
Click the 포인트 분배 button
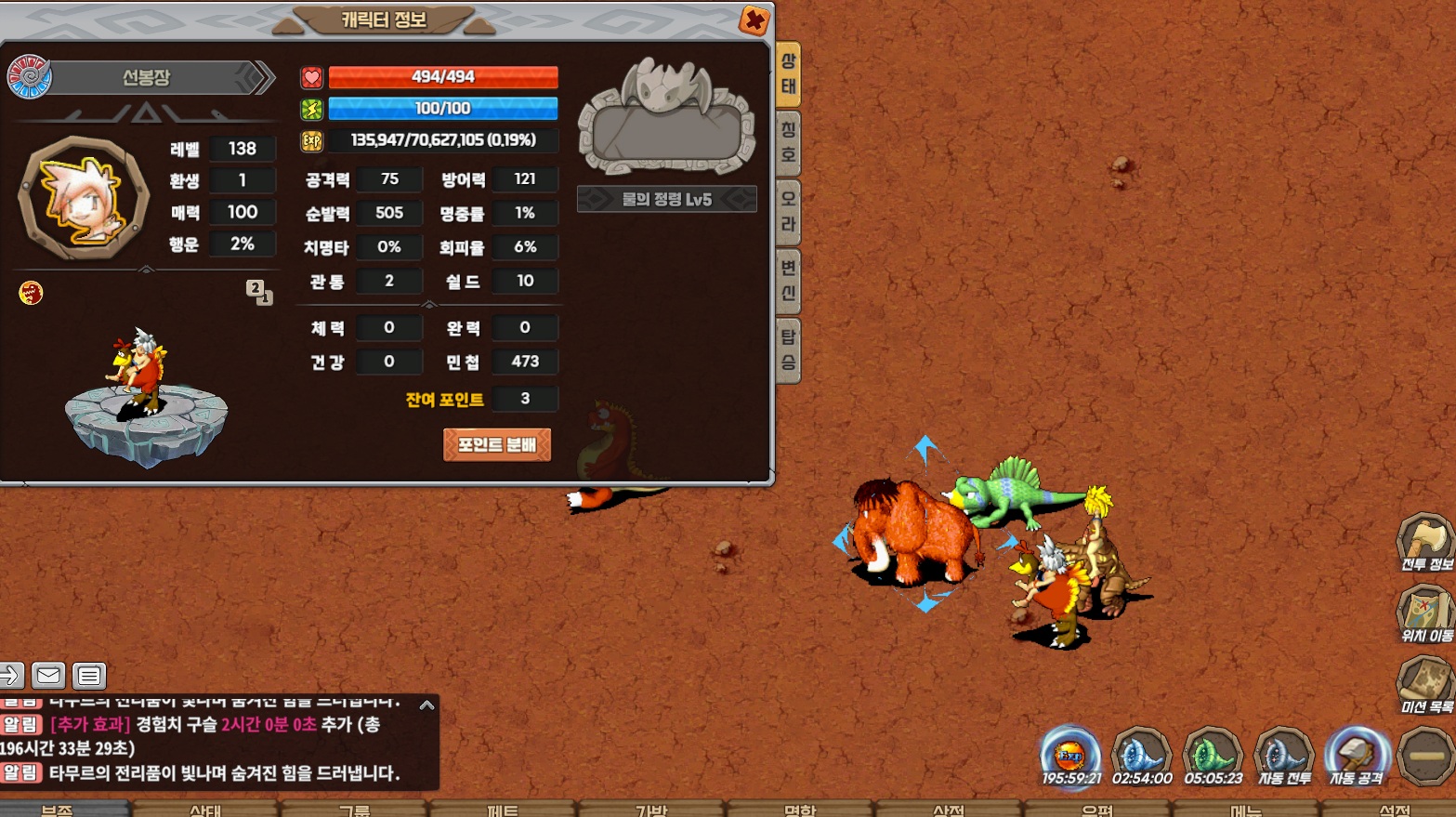coord(497,445)
